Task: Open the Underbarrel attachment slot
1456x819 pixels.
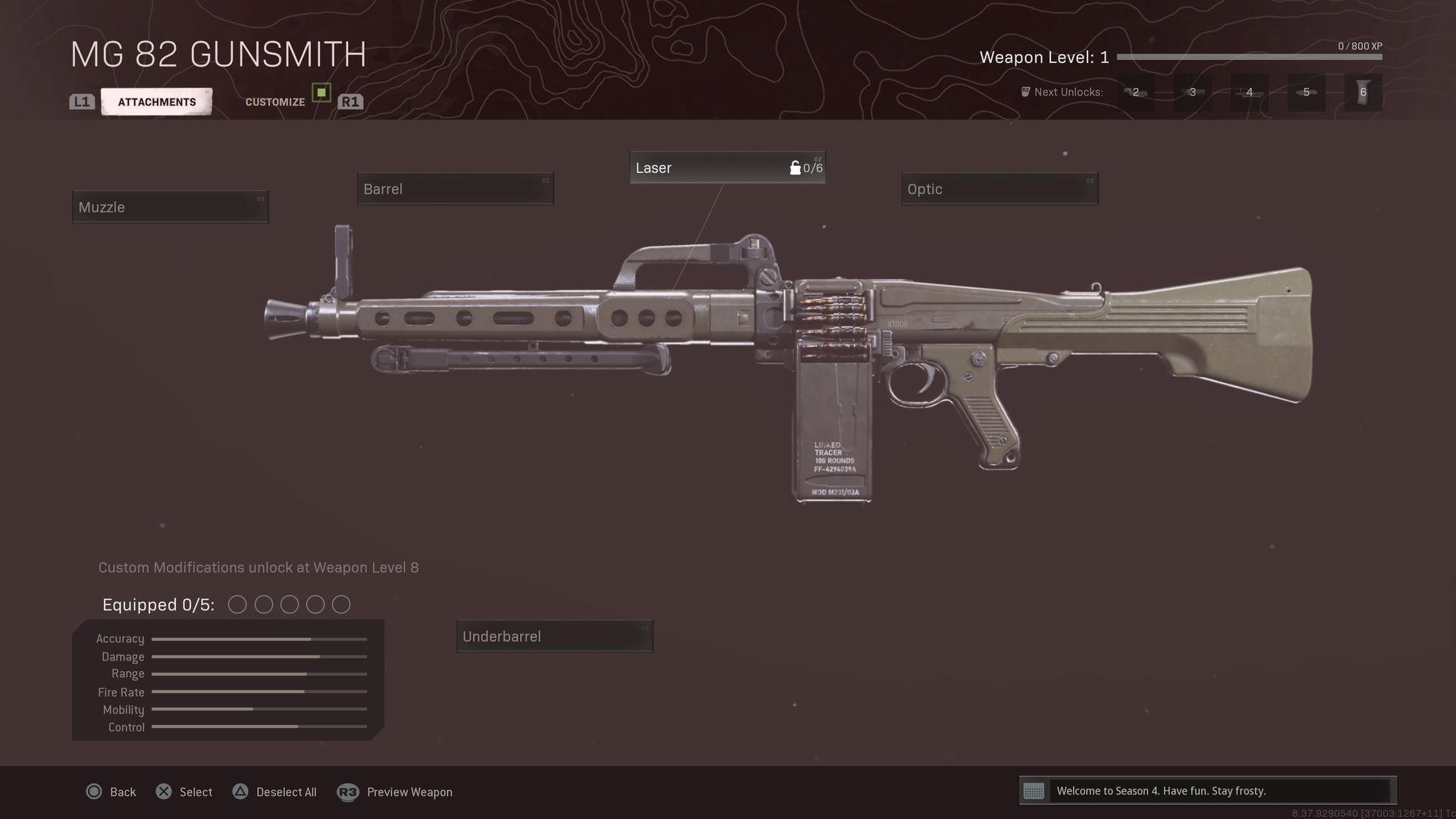Action: pyautogui.click(x=554, y=636)
